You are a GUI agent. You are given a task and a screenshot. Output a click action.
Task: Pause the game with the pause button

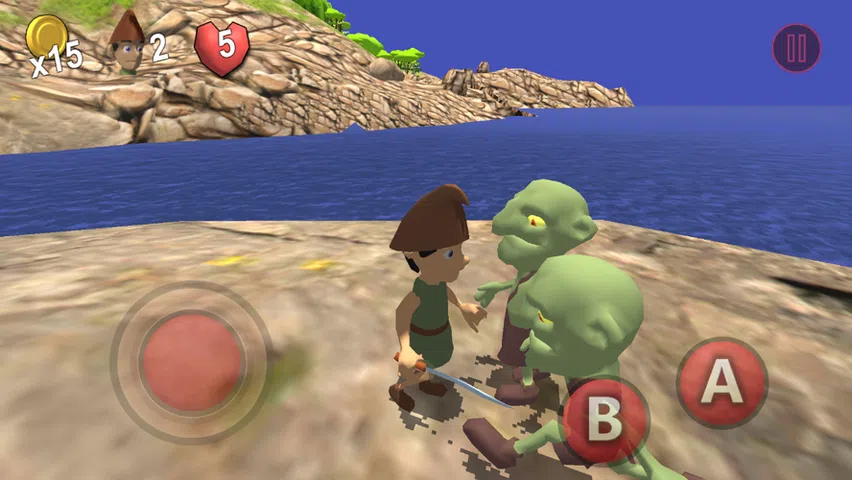tap(796, 48)
